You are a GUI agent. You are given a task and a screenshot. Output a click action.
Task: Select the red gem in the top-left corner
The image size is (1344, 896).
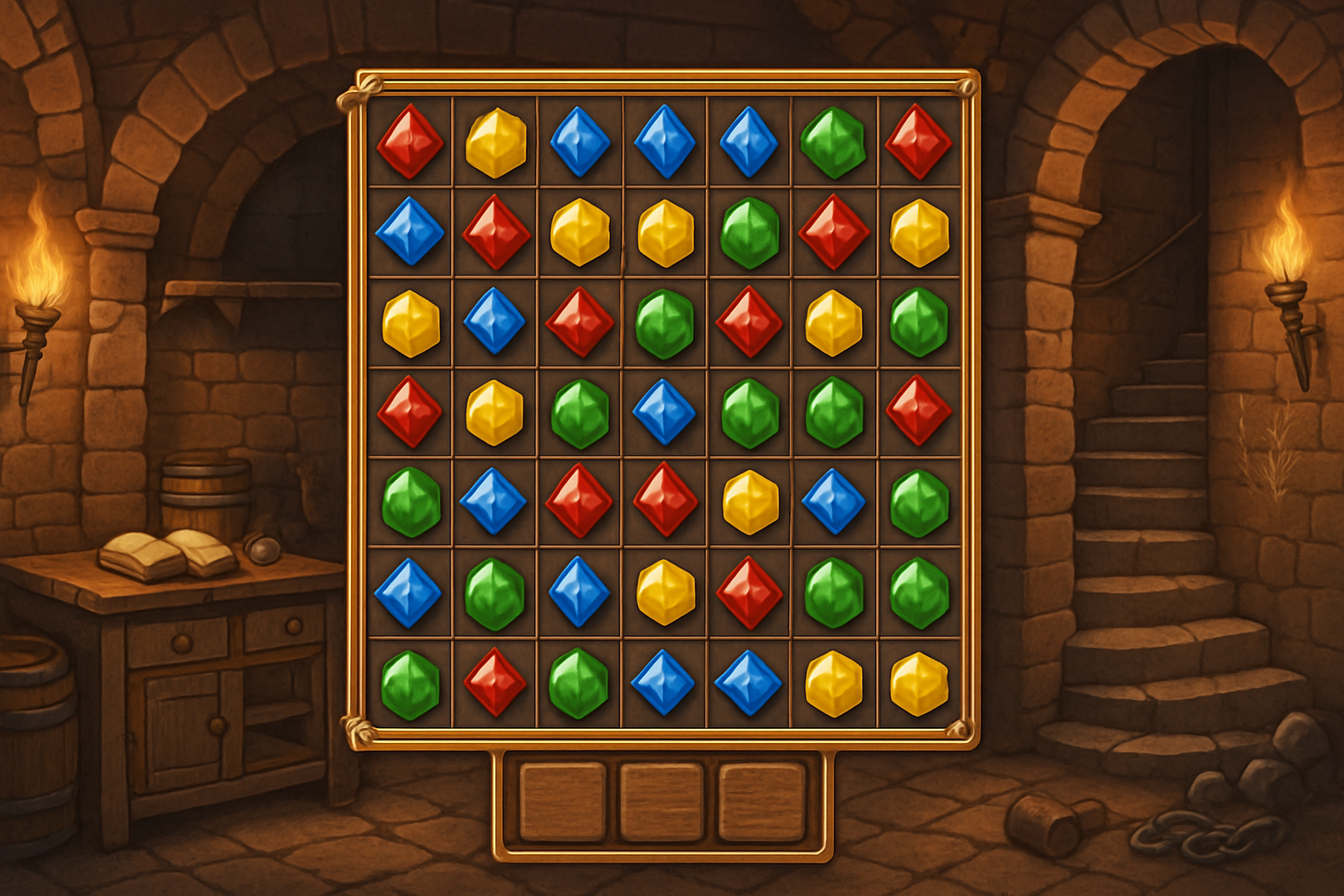(x=411, y=143)
